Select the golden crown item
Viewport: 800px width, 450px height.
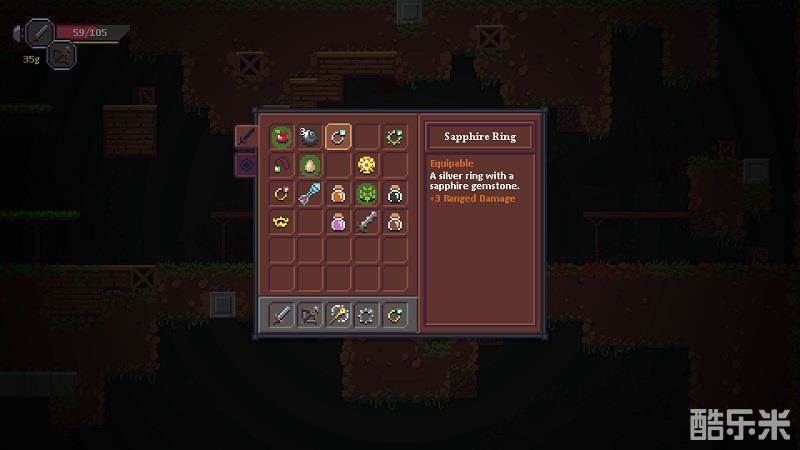[281, 222]
